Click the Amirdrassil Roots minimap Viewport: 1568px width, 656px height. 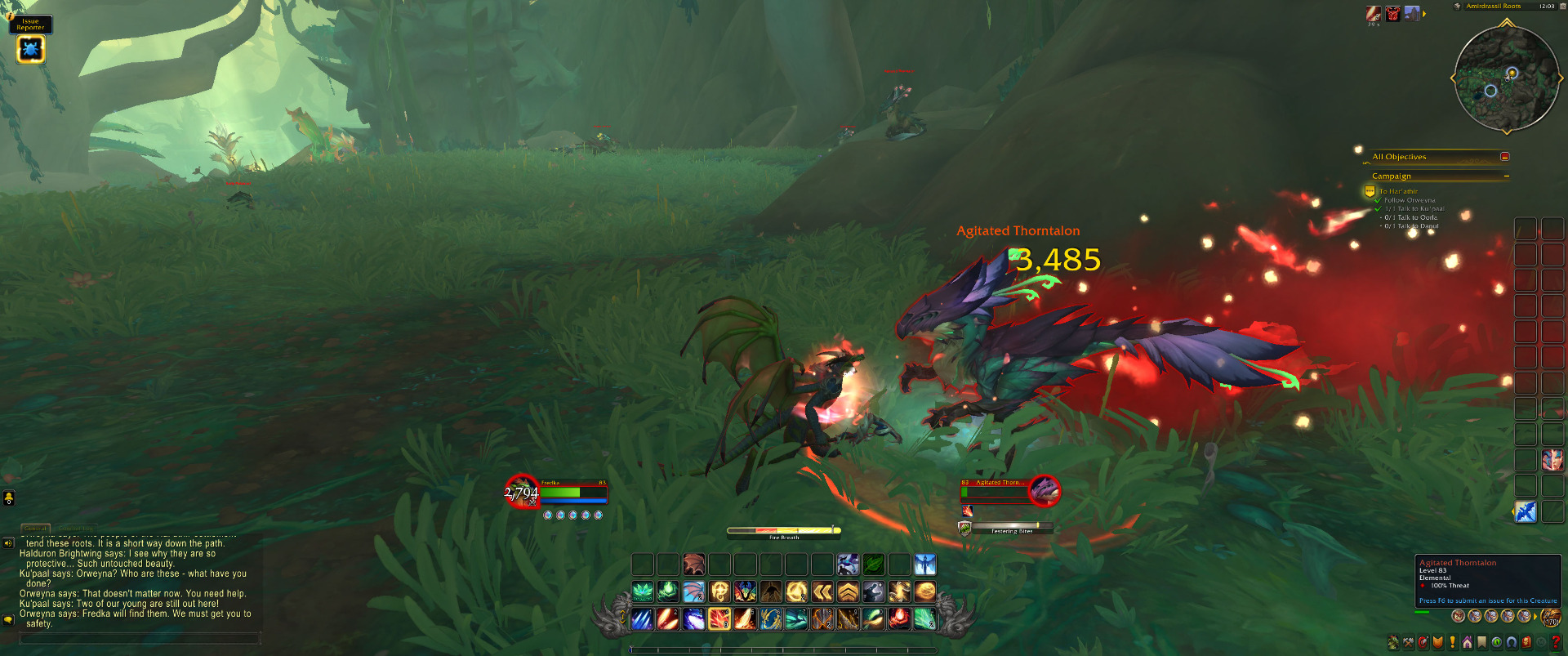pos(1506,79)
